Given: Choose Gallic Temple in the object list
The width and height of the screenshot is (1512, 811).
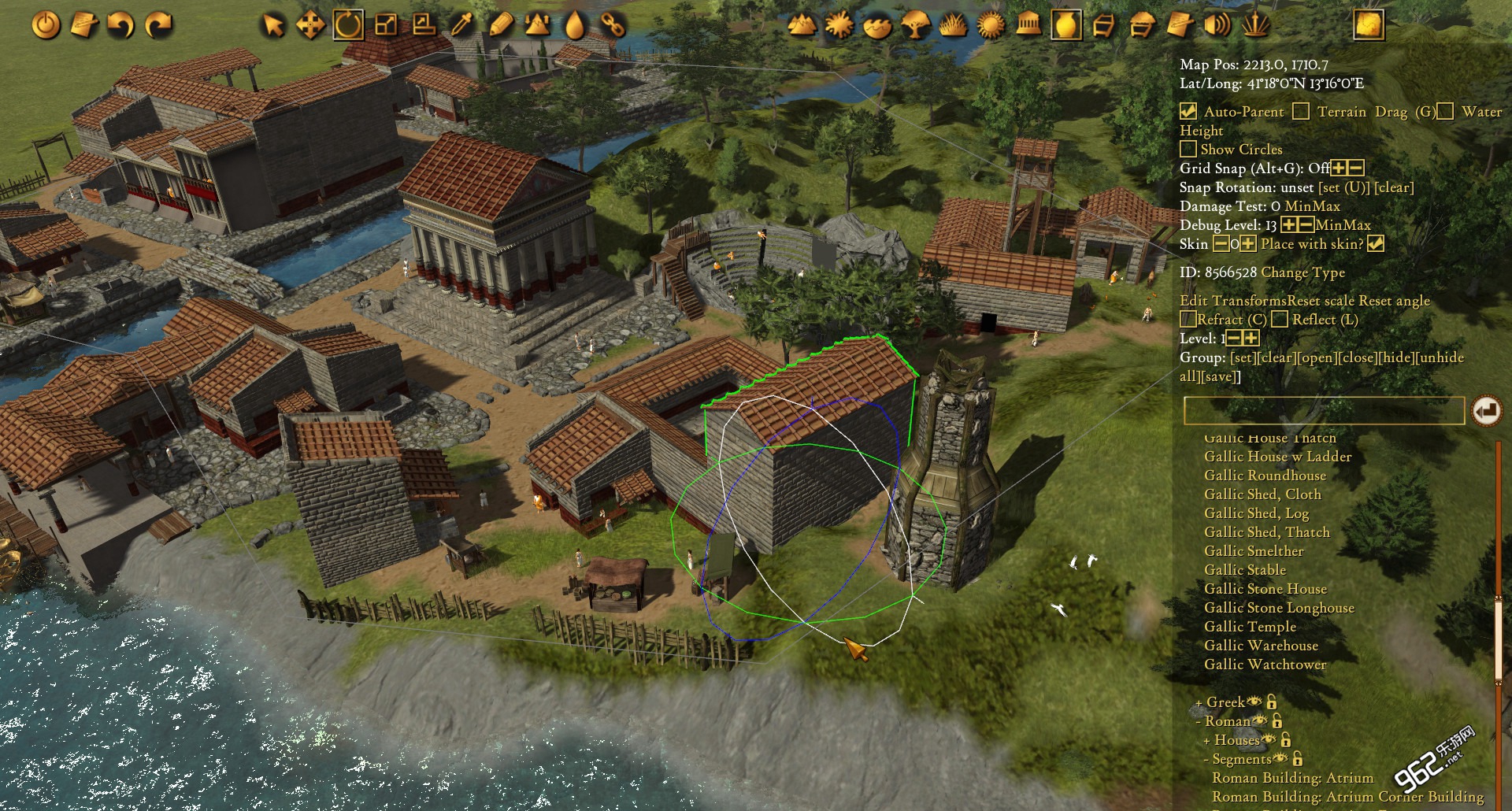Looking at the screenshot, I should [1250, 627].
